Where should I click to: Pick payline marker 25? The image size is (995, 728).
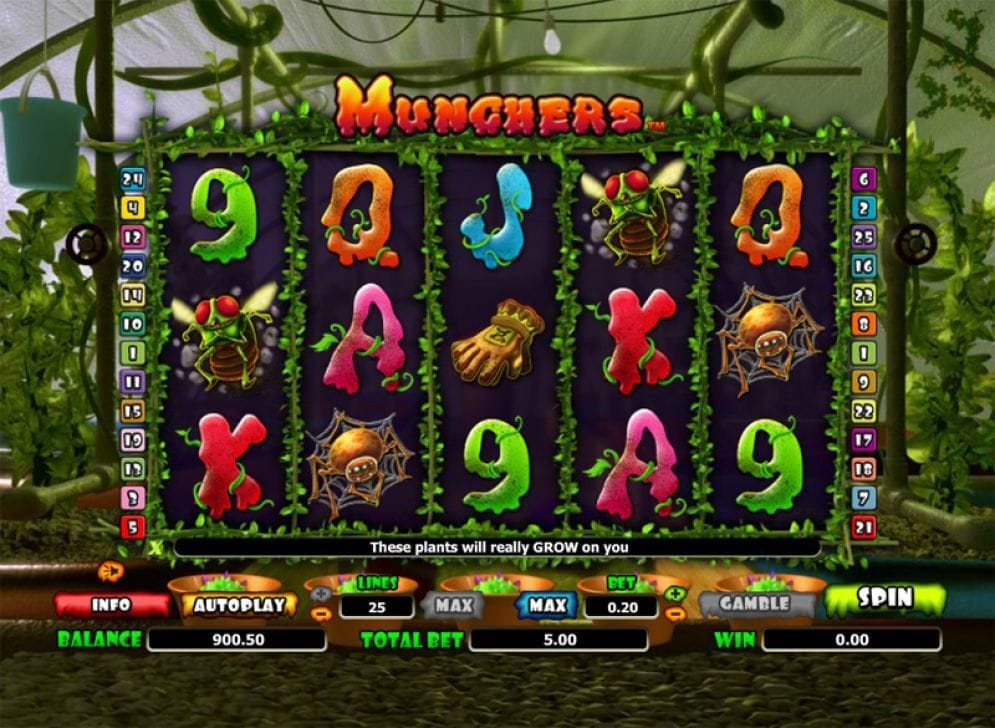(x=863, y=237)
